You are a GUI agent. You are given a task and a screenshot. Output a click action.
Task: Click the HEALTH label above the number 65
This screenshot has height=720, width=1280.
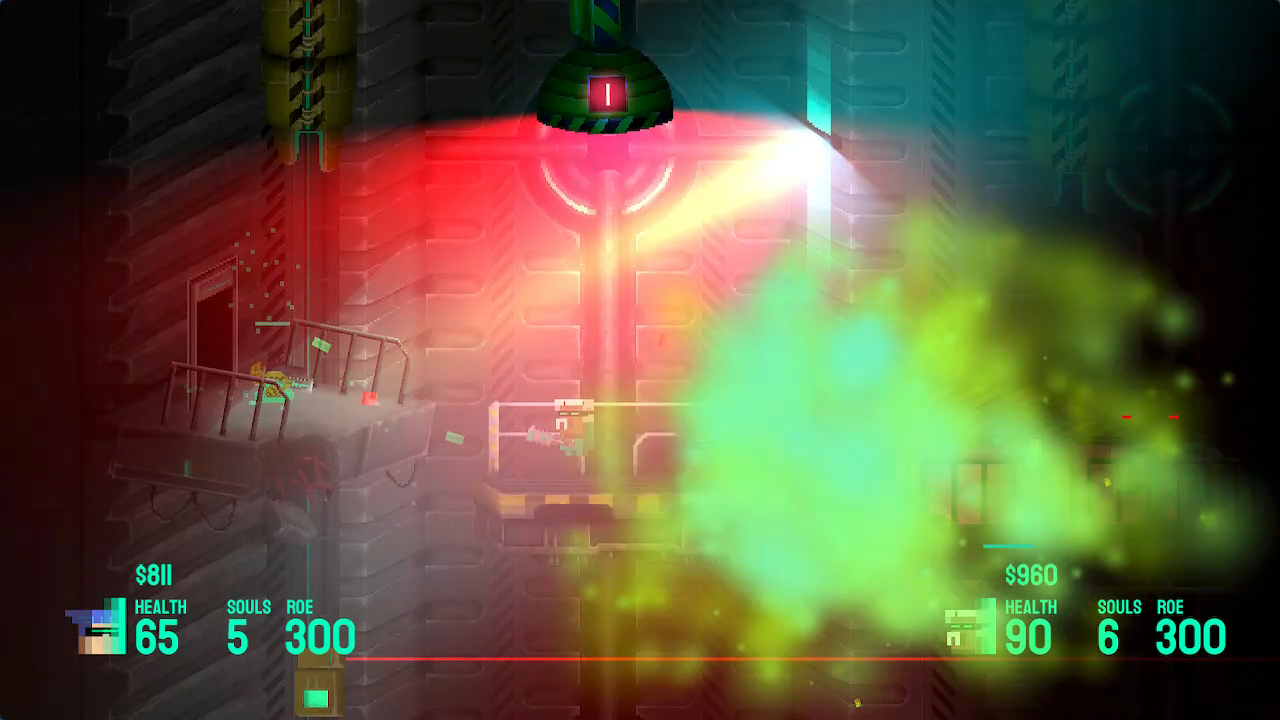coord(161,607)
